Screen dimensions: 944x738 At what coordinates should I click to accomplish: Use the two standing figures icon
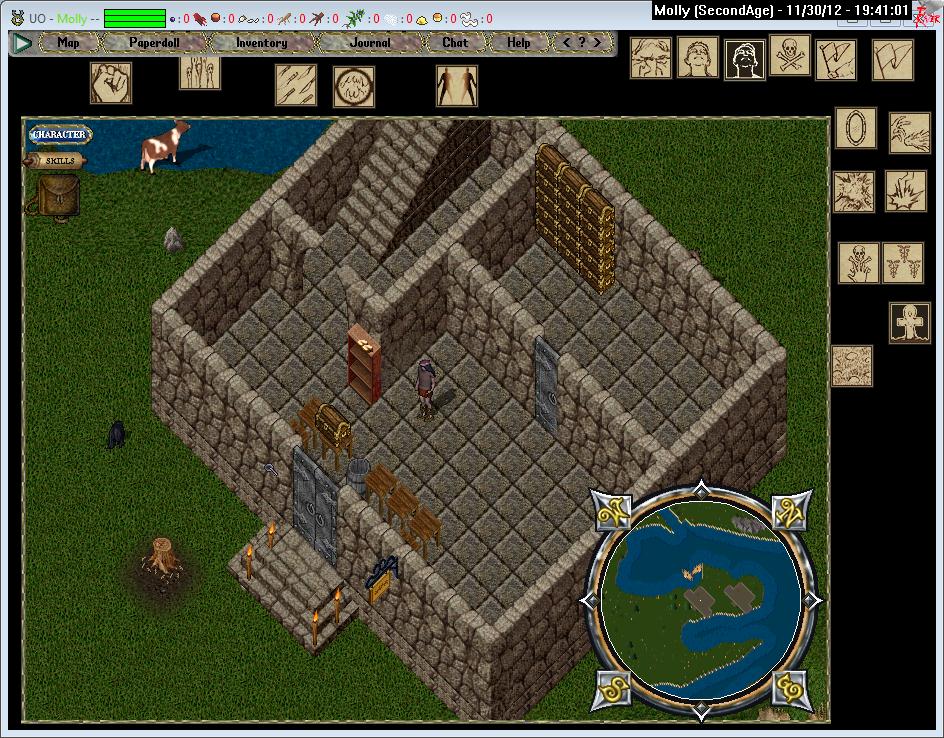pos(457,86)
